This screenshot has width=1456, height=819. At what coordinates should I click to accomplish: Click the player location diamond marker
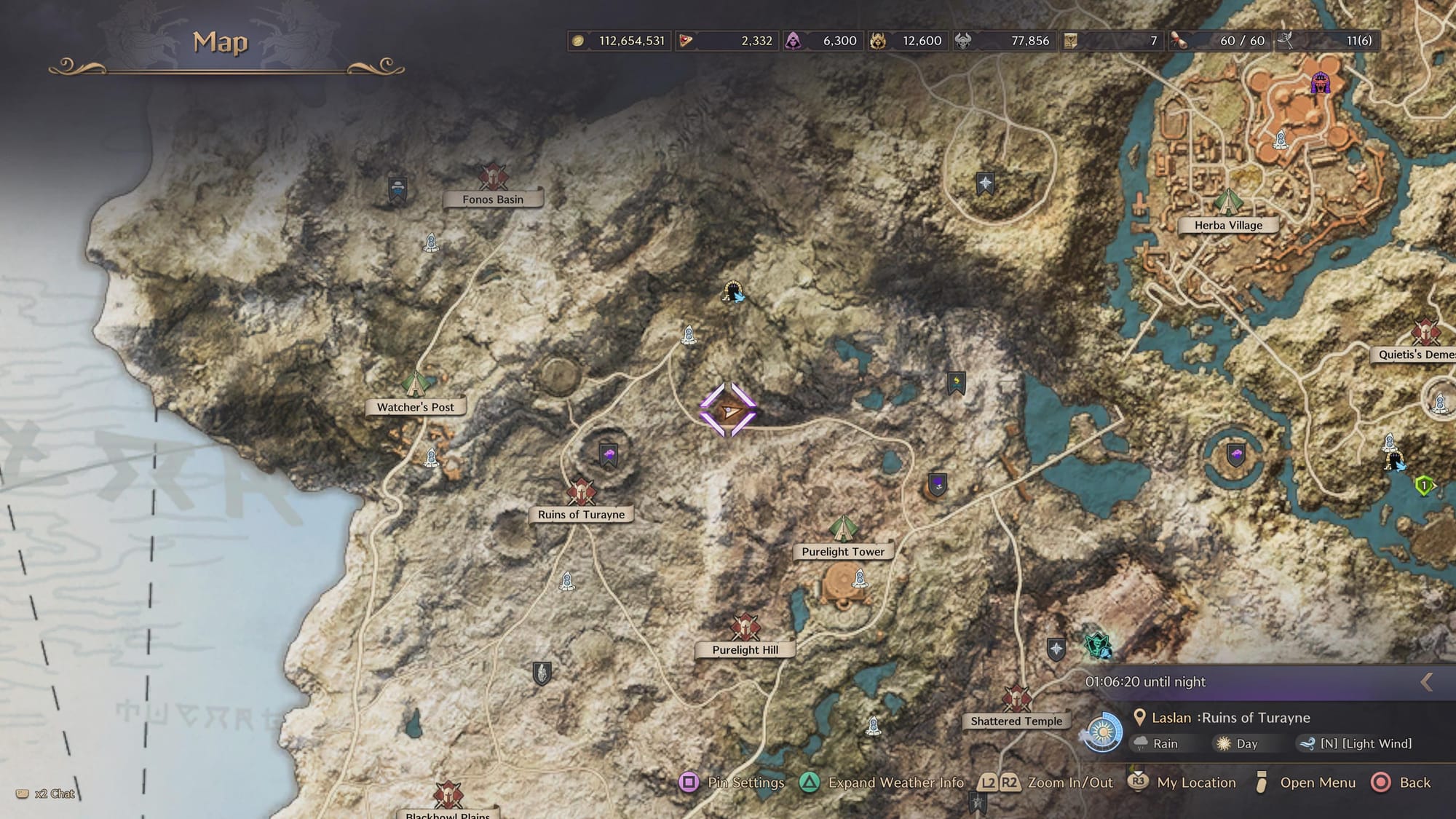[x=728, y=411]
